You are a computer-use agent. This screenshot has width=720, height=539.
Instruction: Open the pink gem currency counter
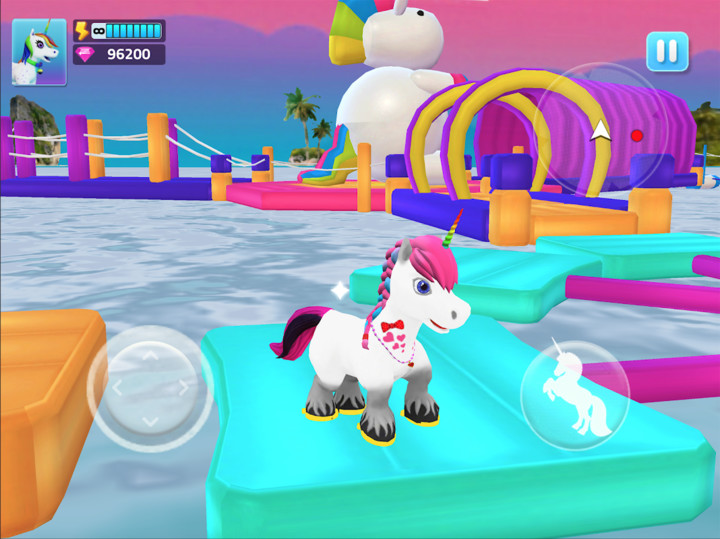point(118,54)
